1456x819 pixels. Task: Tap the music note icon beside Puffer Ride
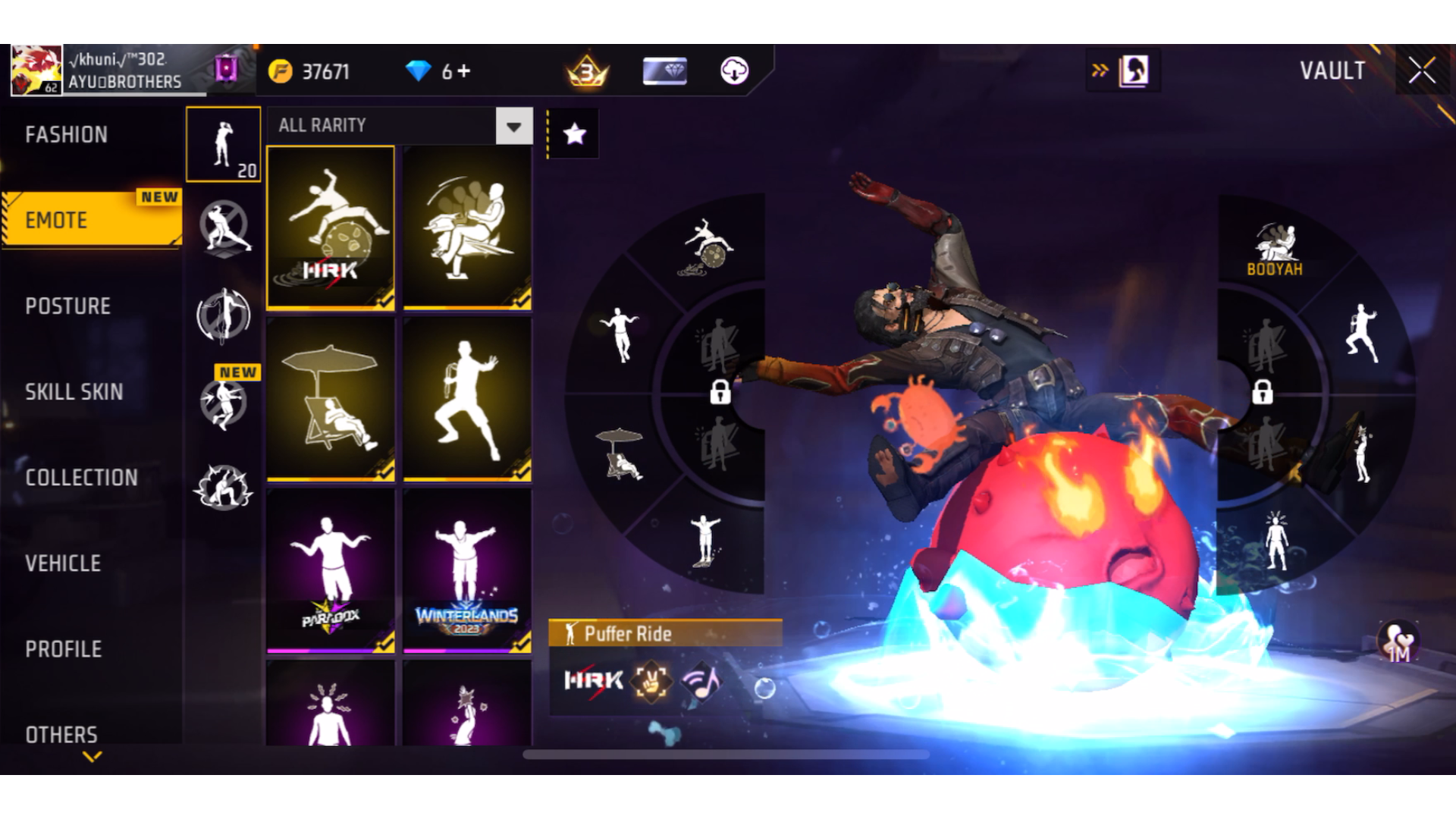(x=701, y=681)
